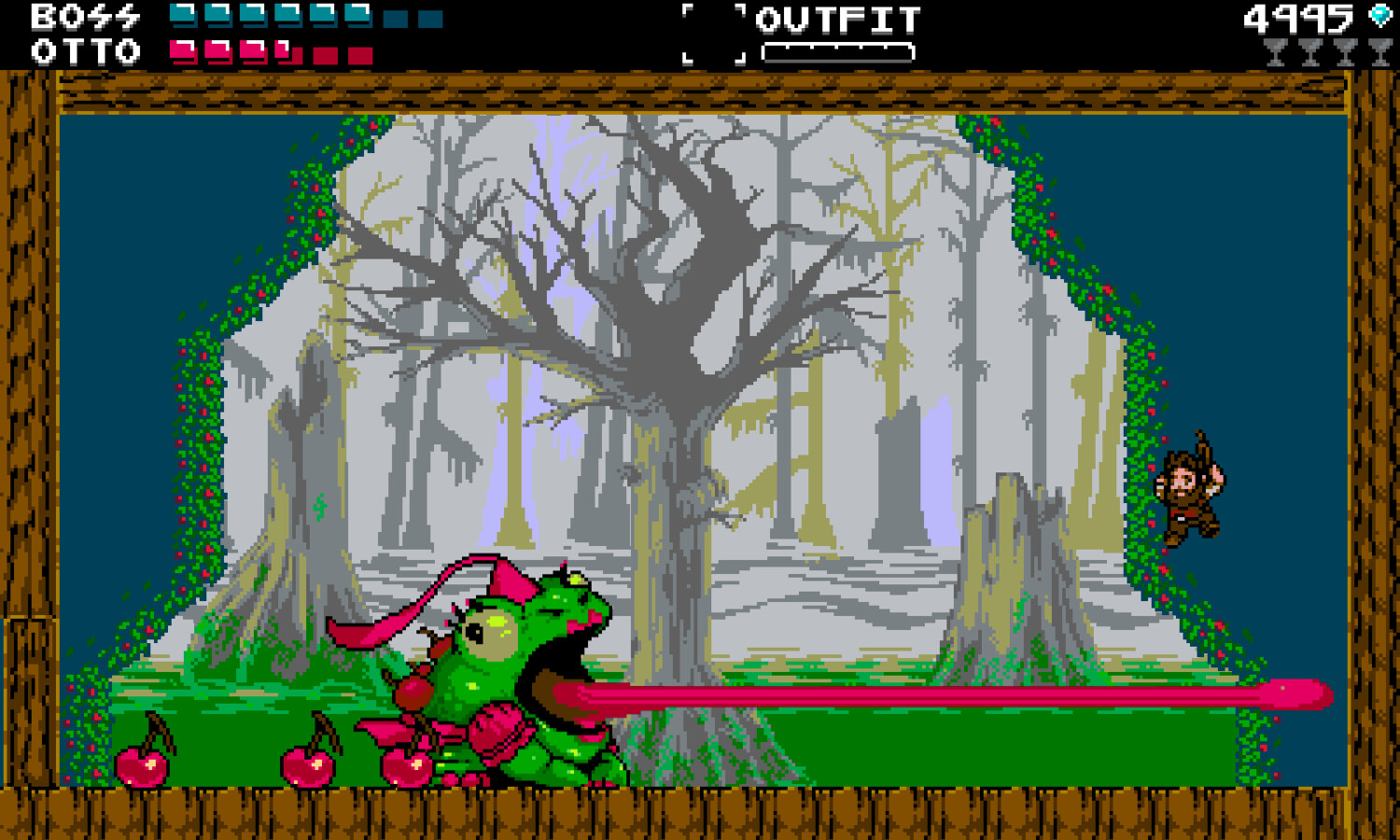
Task: Click the leftmost cherry pickup on the ground
Action: 142,765
